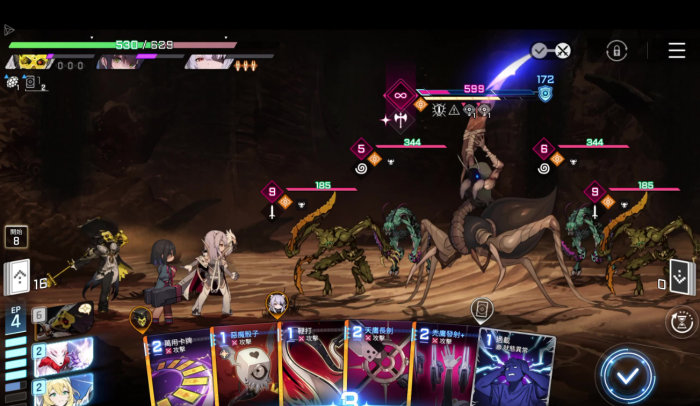
Task: Inspect the card-stack buff icon
Action: (x=31, y=84)
